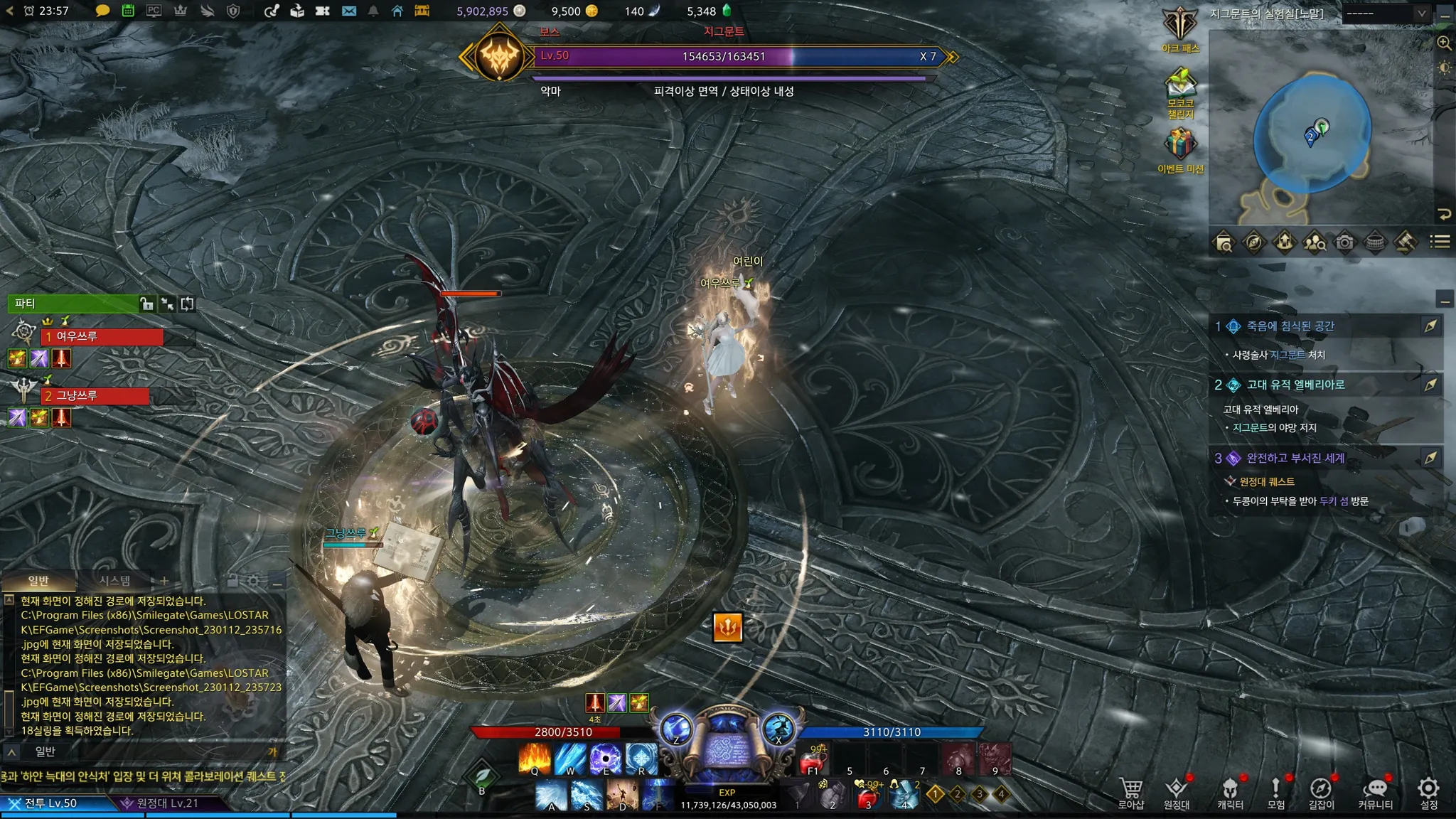
Task: Open the 캐릭터 character menu
Action: (1230, 792)
